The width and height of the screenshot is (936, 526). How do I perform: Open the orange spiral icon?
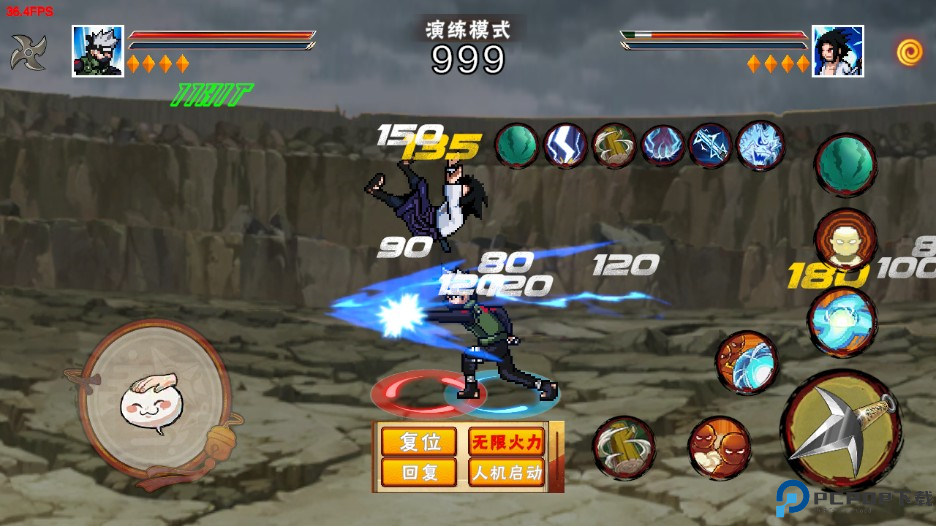tap(909, 51)
